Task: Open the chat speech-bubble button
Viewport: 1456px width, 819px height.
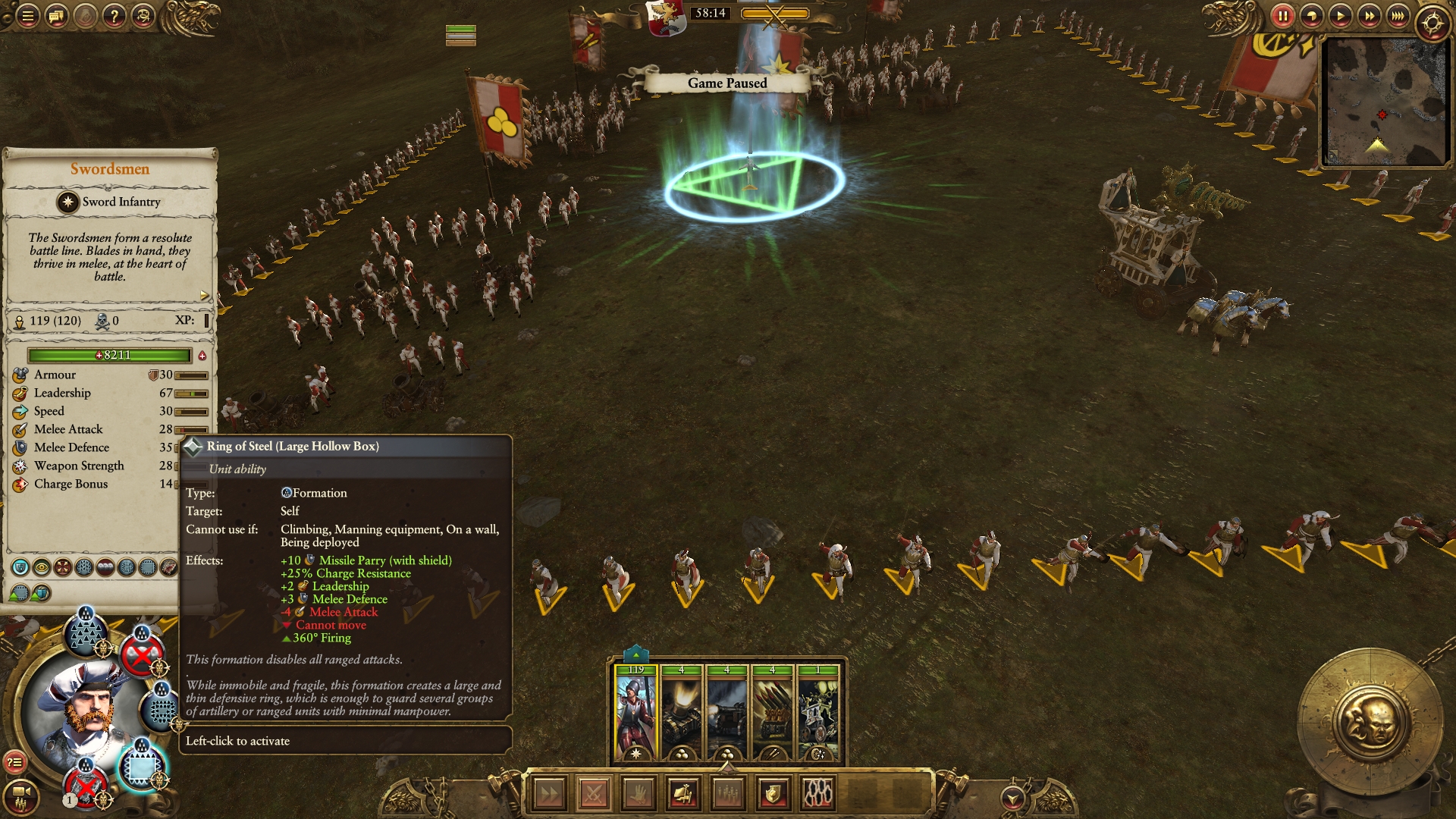Action: point(57,16)
